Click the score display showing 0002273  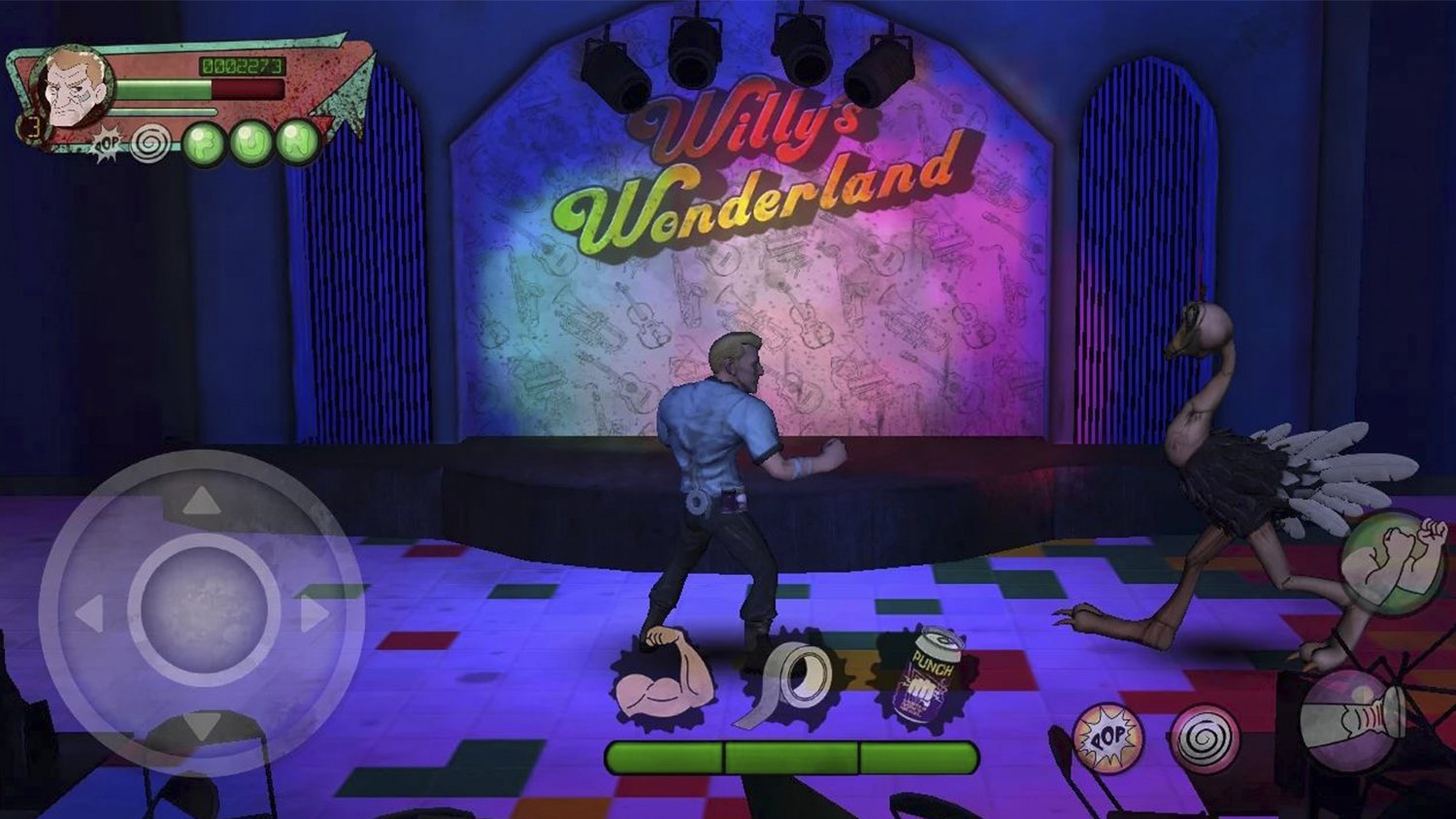point(243,66)
